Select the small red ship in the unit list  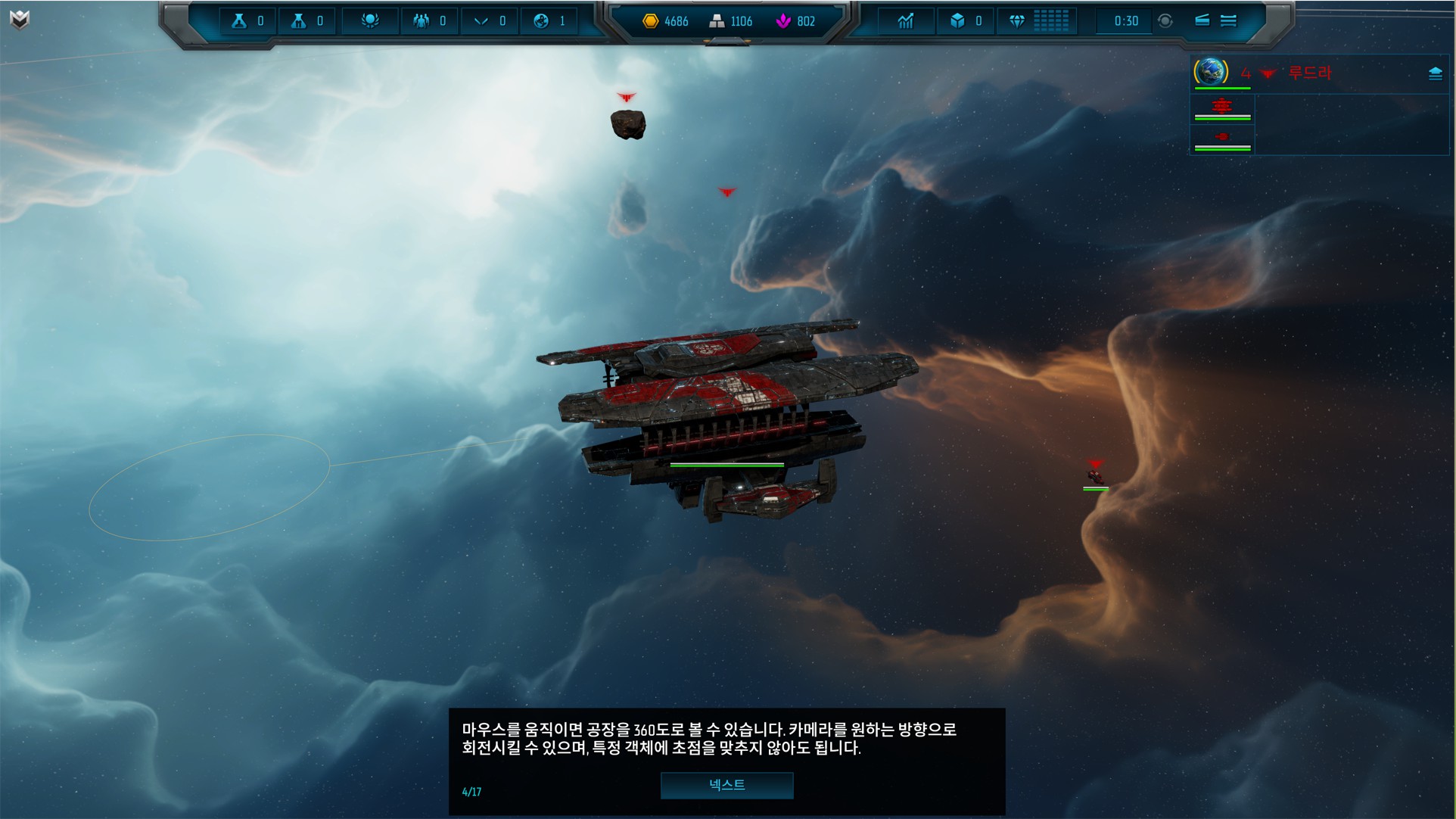tap(1221, 137)
